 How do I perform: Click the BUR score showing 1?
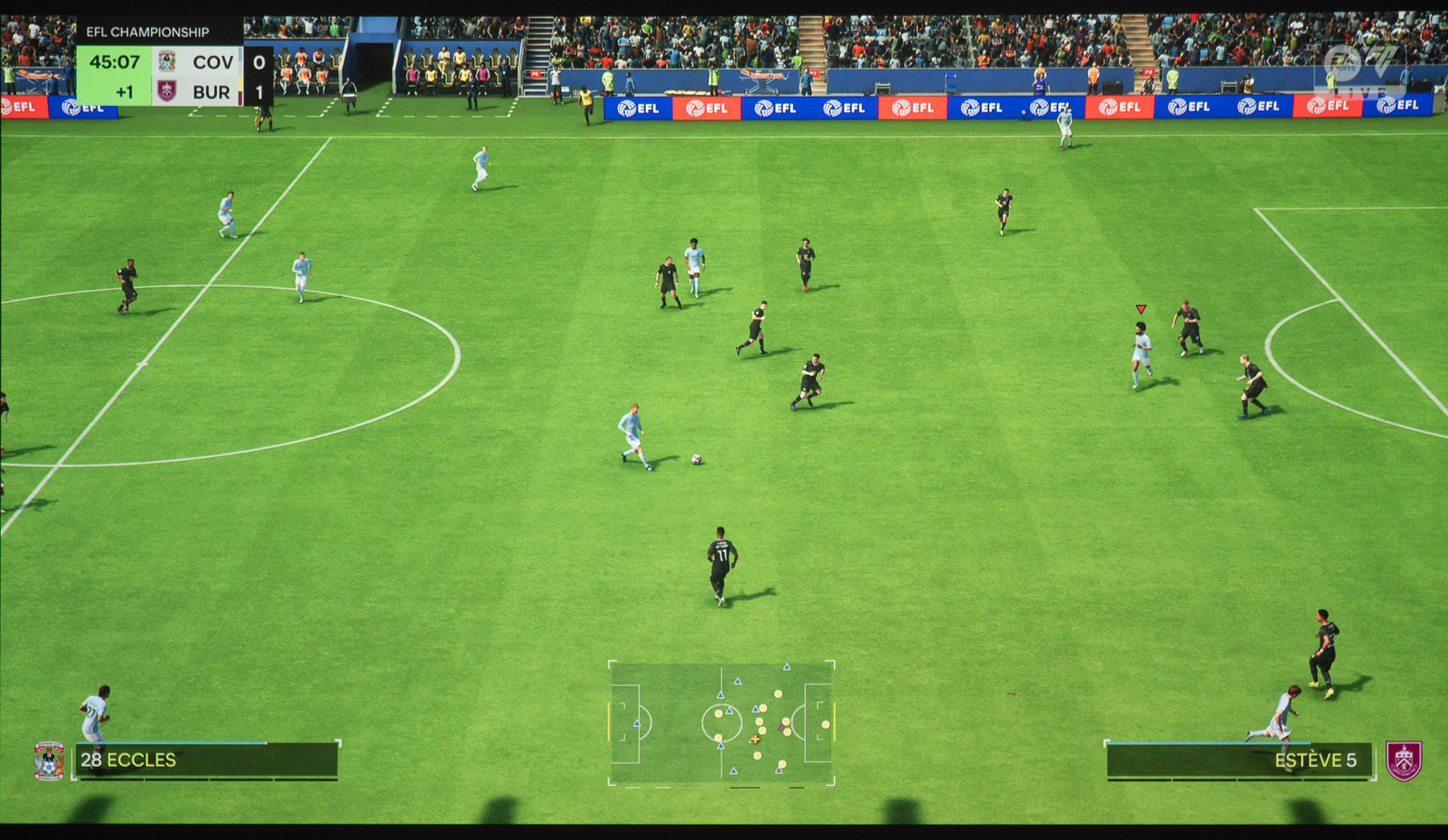tap(259, 91)
